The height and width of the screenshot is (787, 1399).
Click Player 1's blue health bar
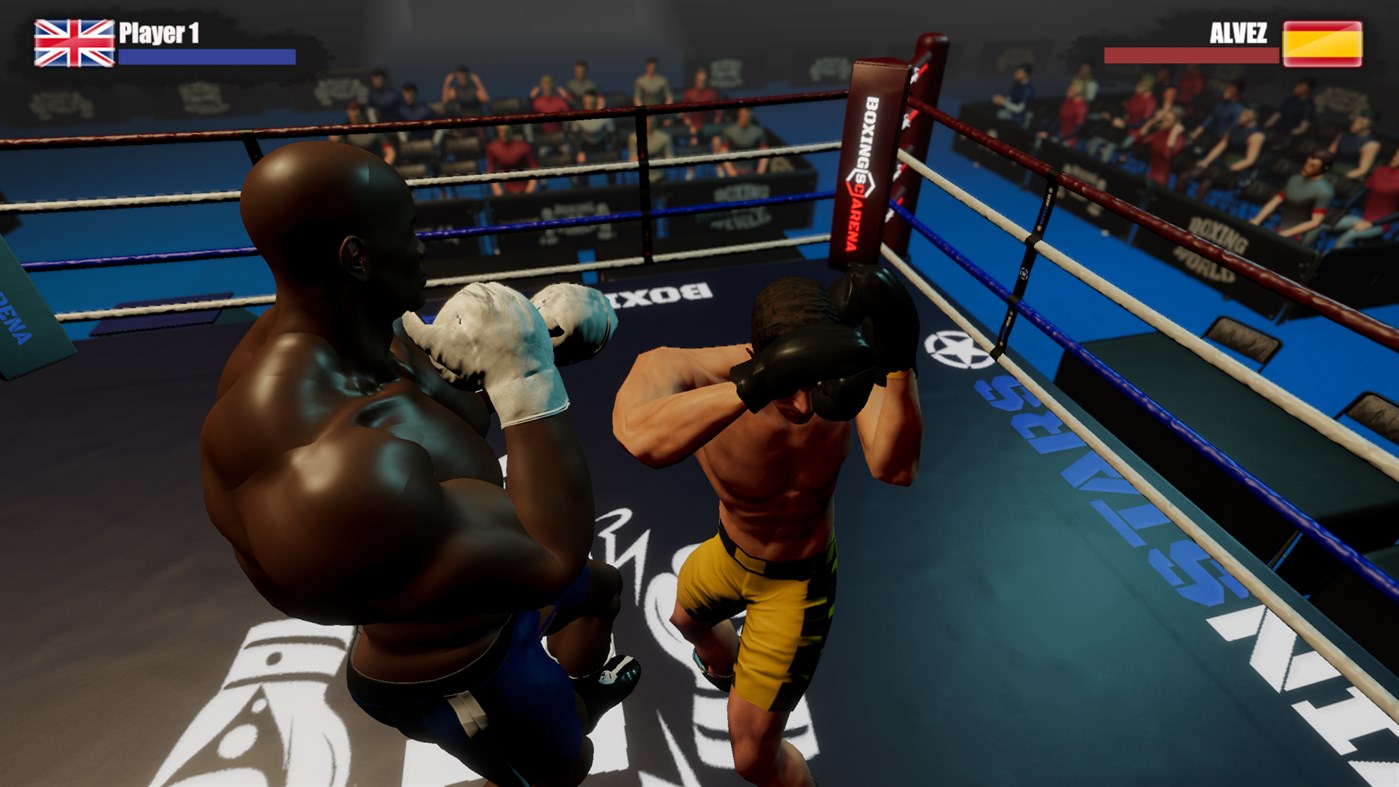205,53
